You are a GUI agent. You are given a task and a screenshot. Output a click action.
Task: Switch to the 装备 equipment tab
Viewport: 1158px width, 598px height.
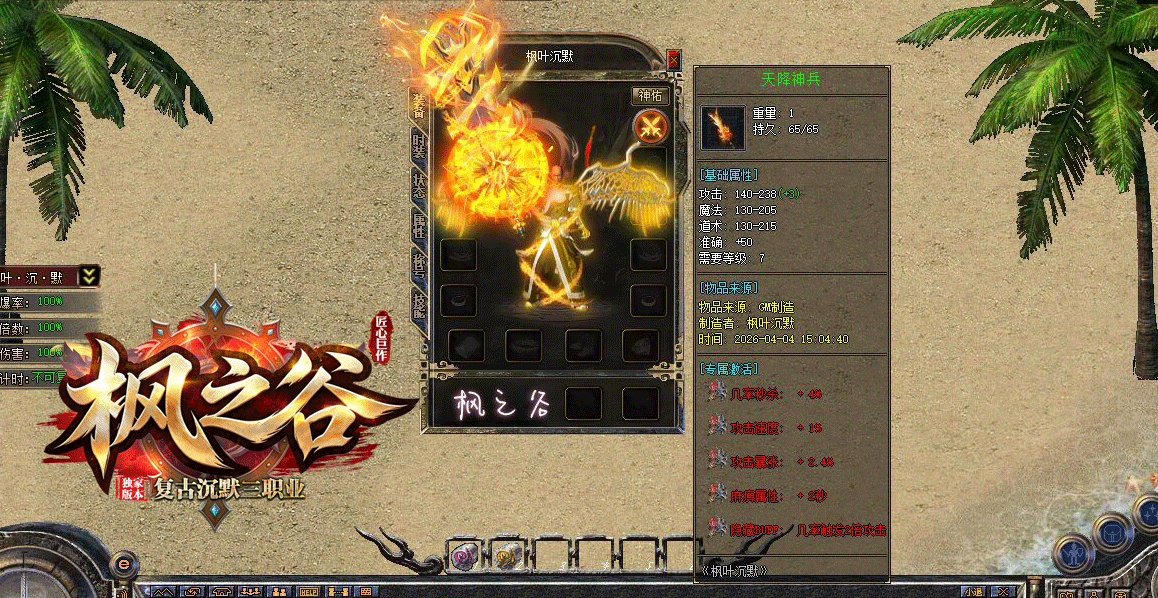(418, 105)
